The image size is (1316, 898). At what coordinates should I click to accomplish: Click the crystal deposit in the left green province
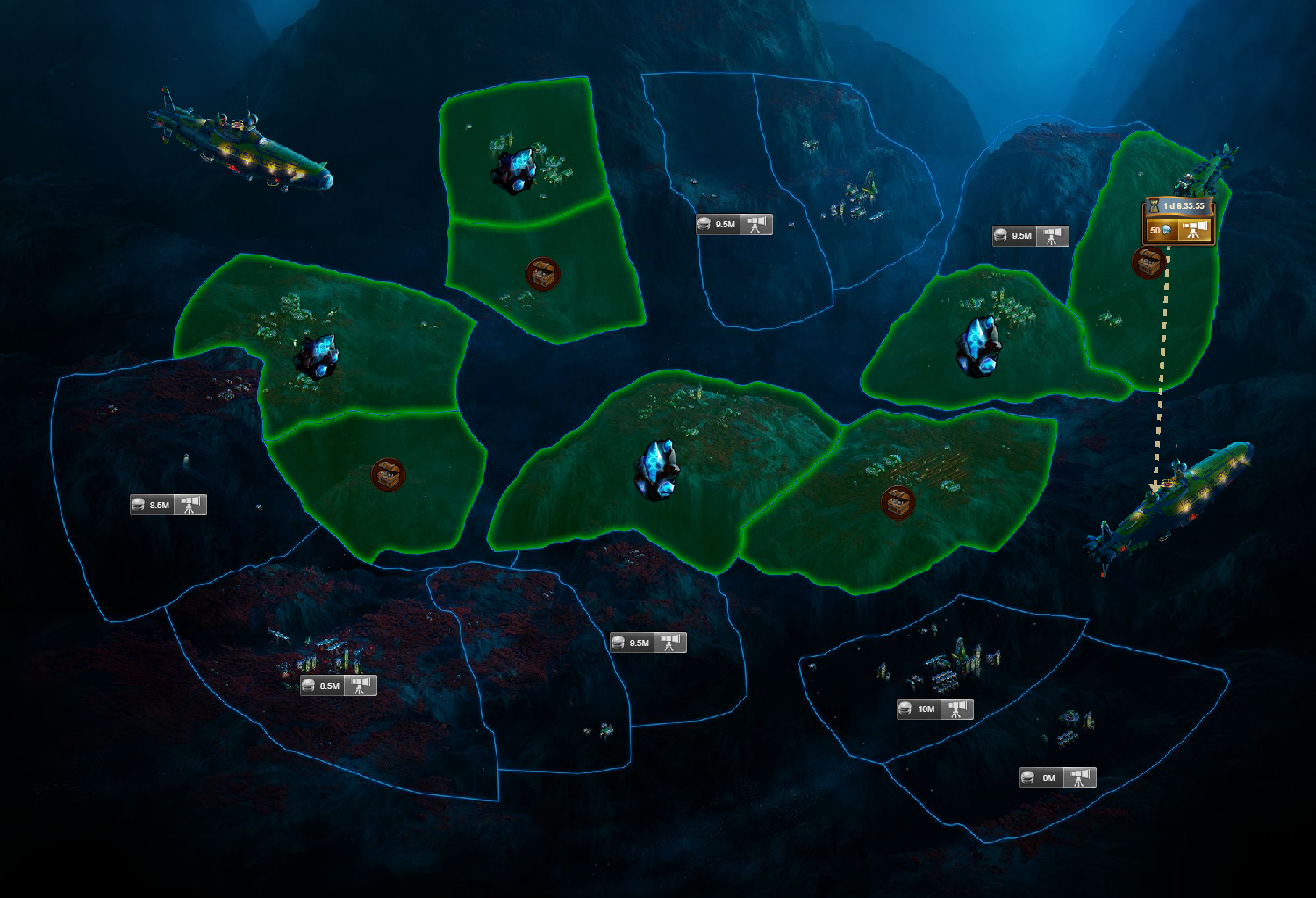316,356
